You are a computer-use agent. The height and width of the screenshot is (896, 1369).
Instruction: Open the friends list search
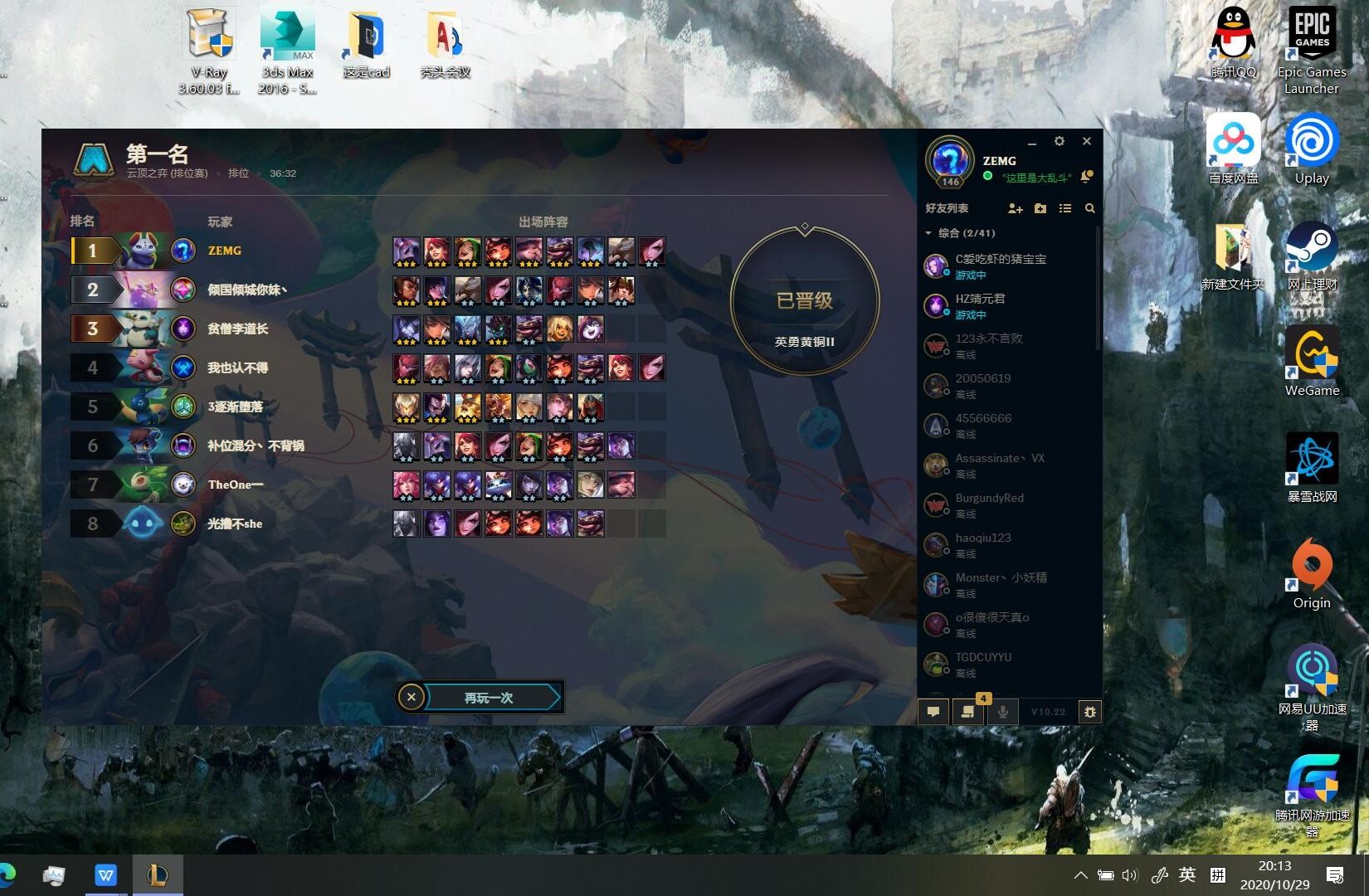1089,208
